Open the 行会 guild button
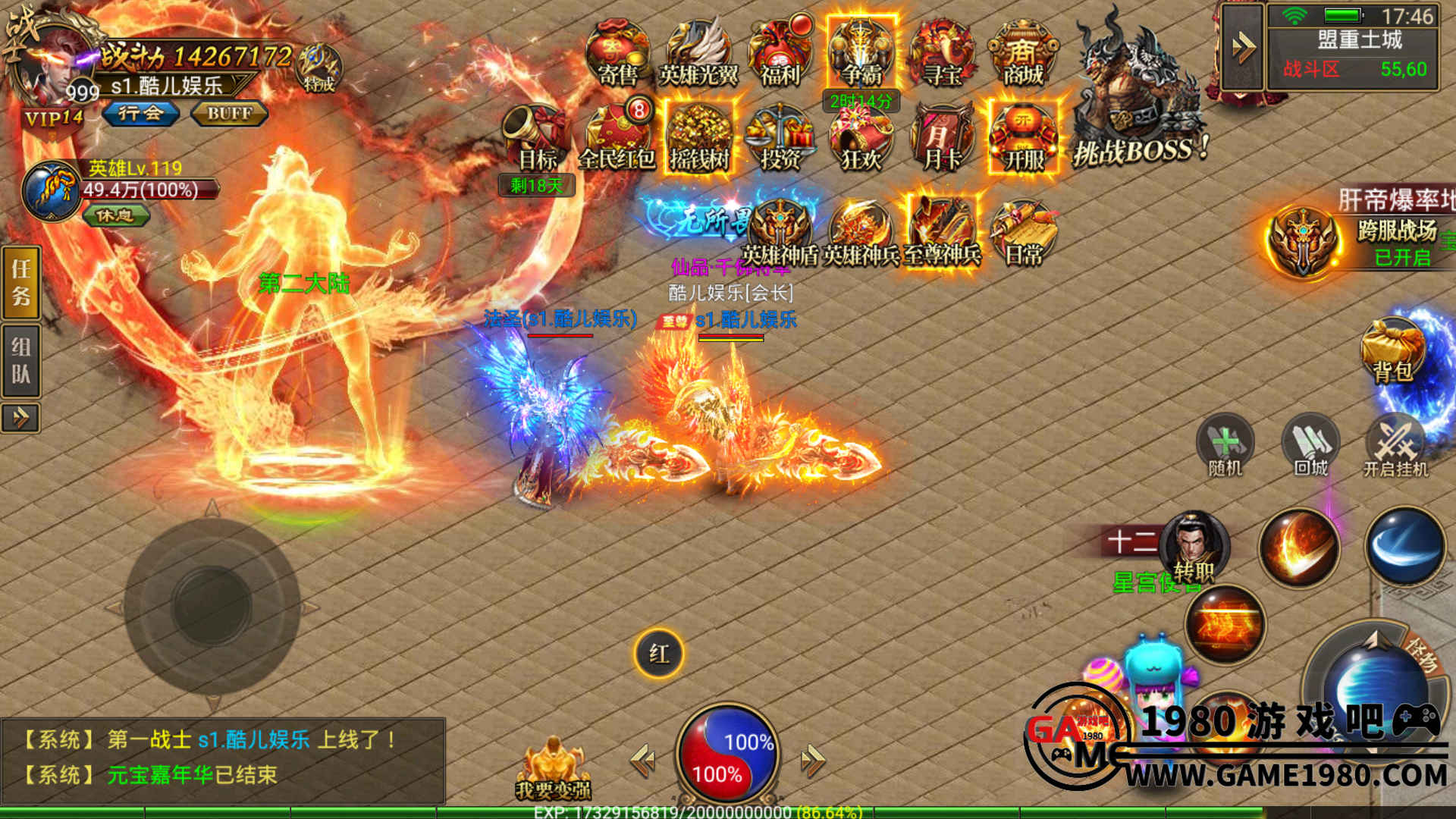 click(141, 114)
